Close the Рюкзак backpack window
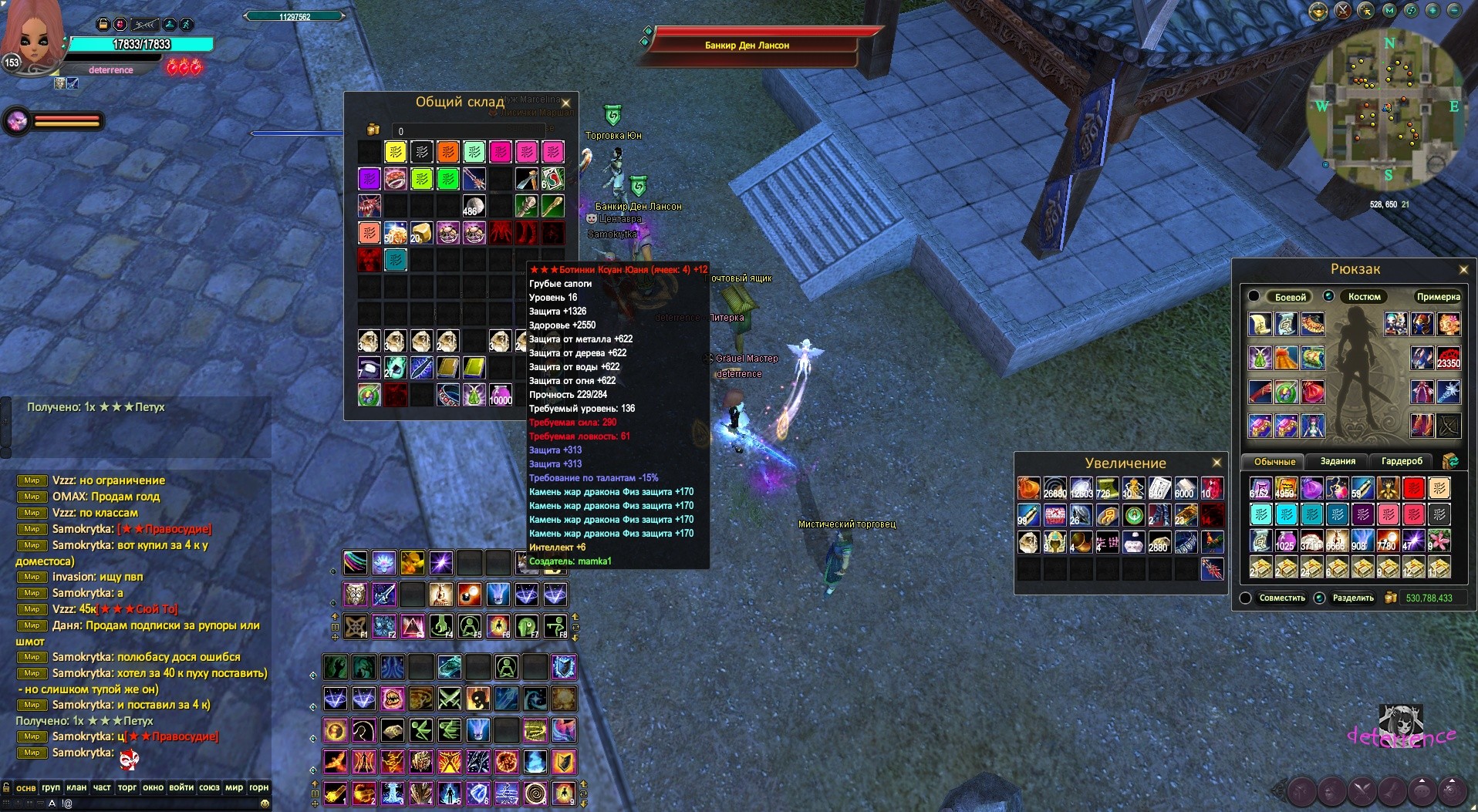Viewport: 1478px width, 812px height. 1463,269
